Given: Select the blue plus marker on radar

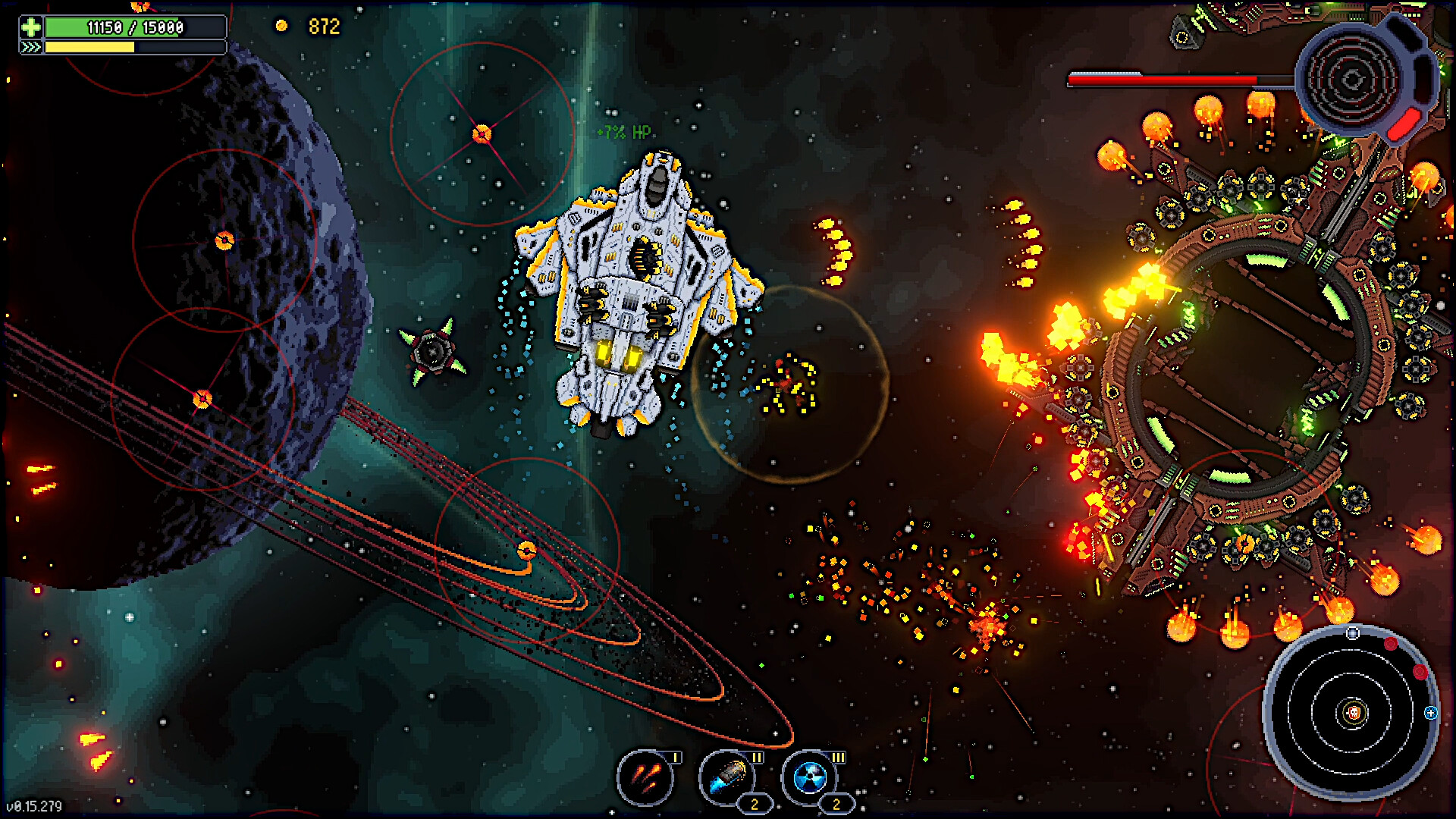Looking at the screenshot, I should pos(1430,713).
